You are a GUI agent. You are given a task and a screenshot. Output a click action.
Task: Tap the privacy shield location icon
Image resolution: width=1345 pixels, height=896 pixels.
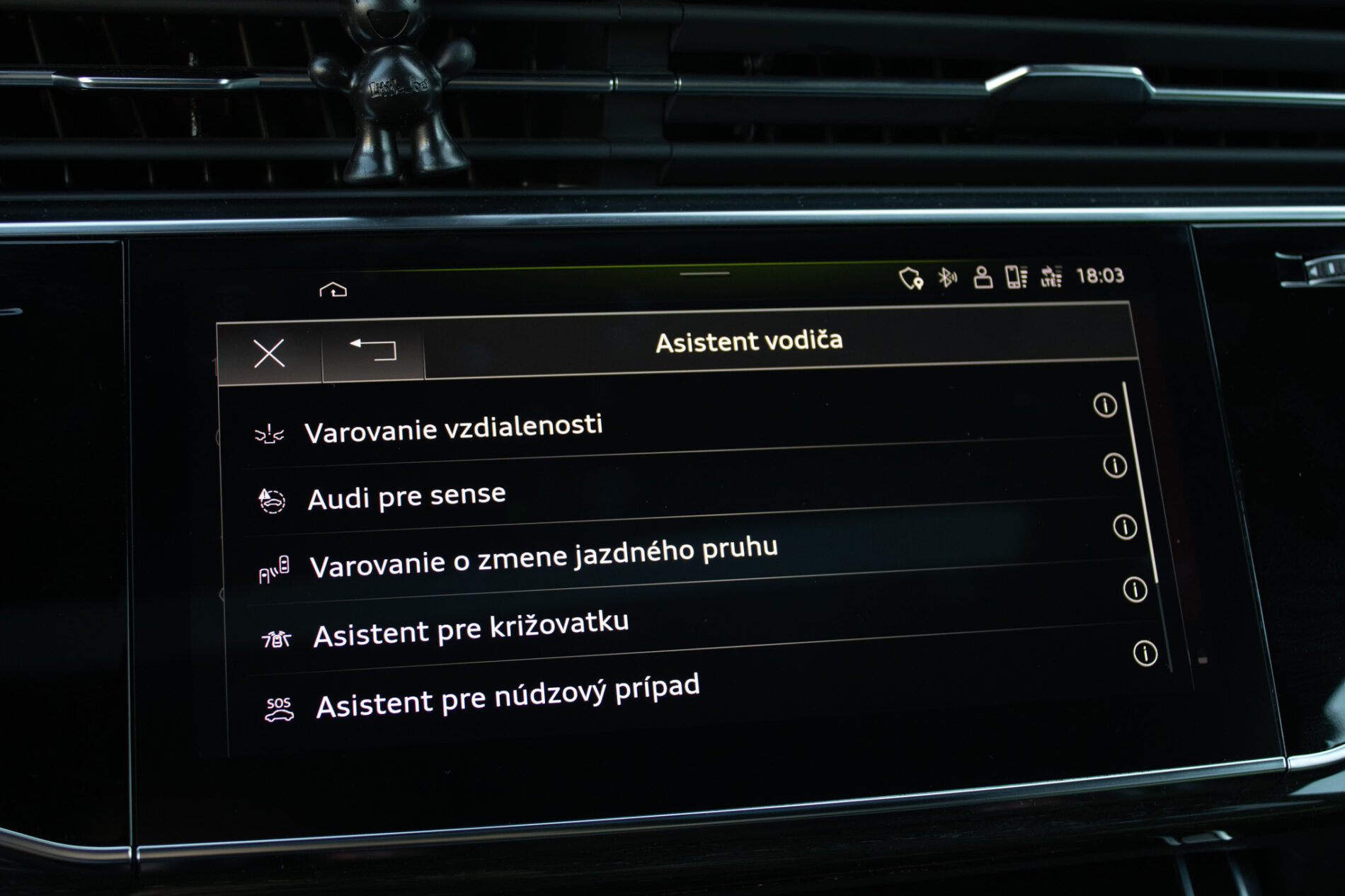[x=910, y=278]
